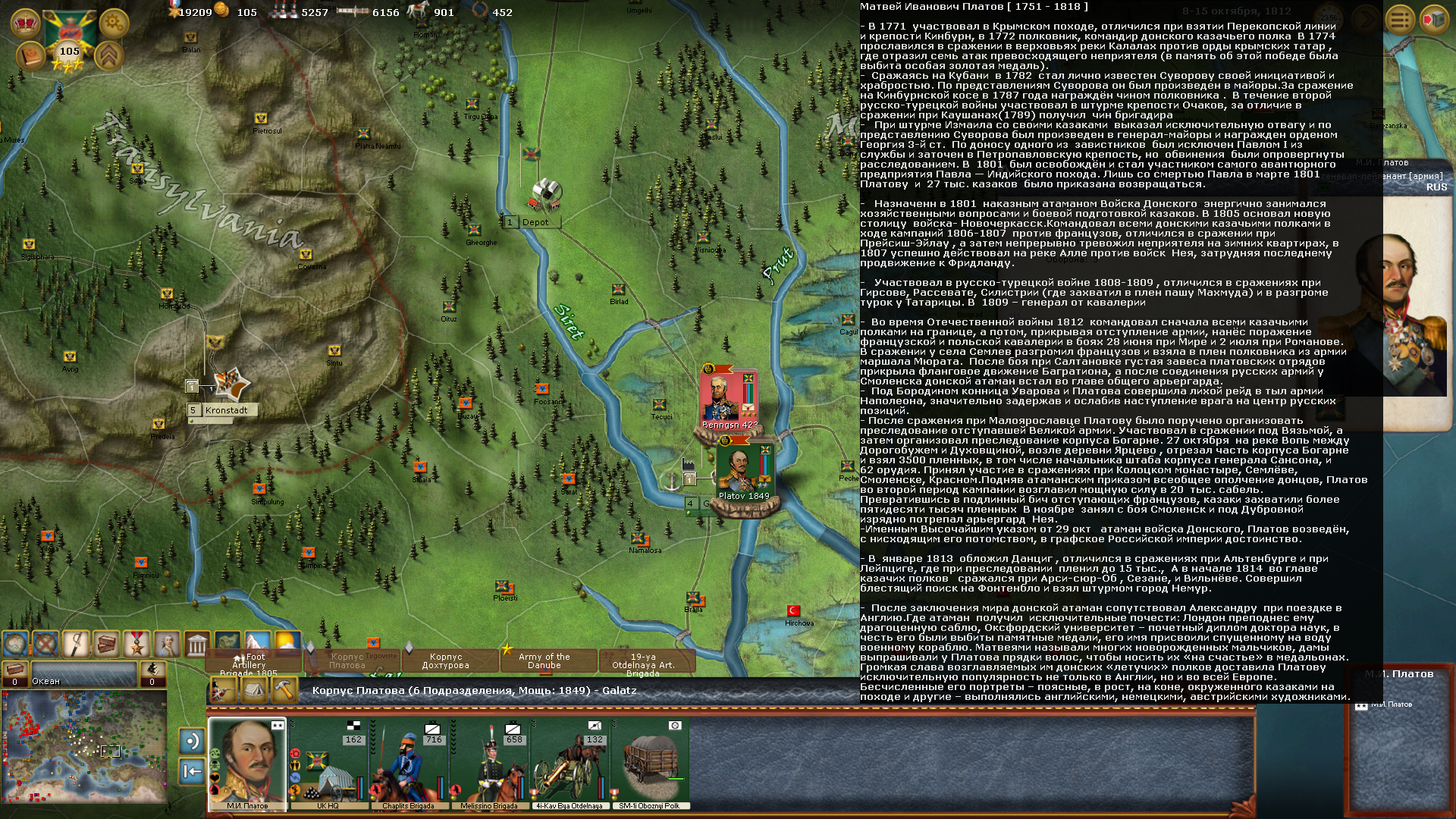Click the save and exit door icon
Screen dimensions: 1456x819
point(1433,20)
